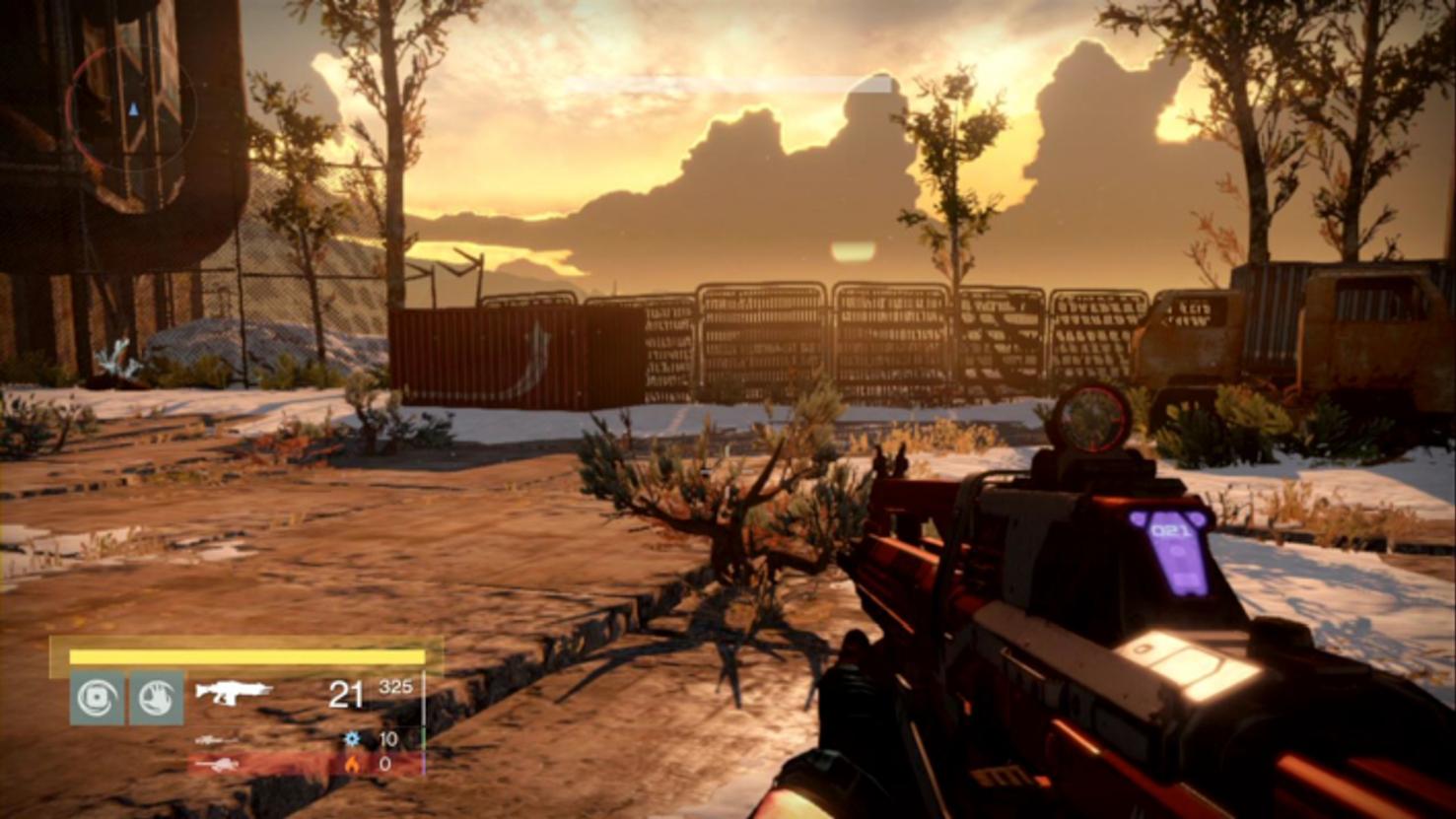Viewport: 1456px width, 819px height.
Task: Click the circular radar tracker
Action: click(x=130, y=109)
